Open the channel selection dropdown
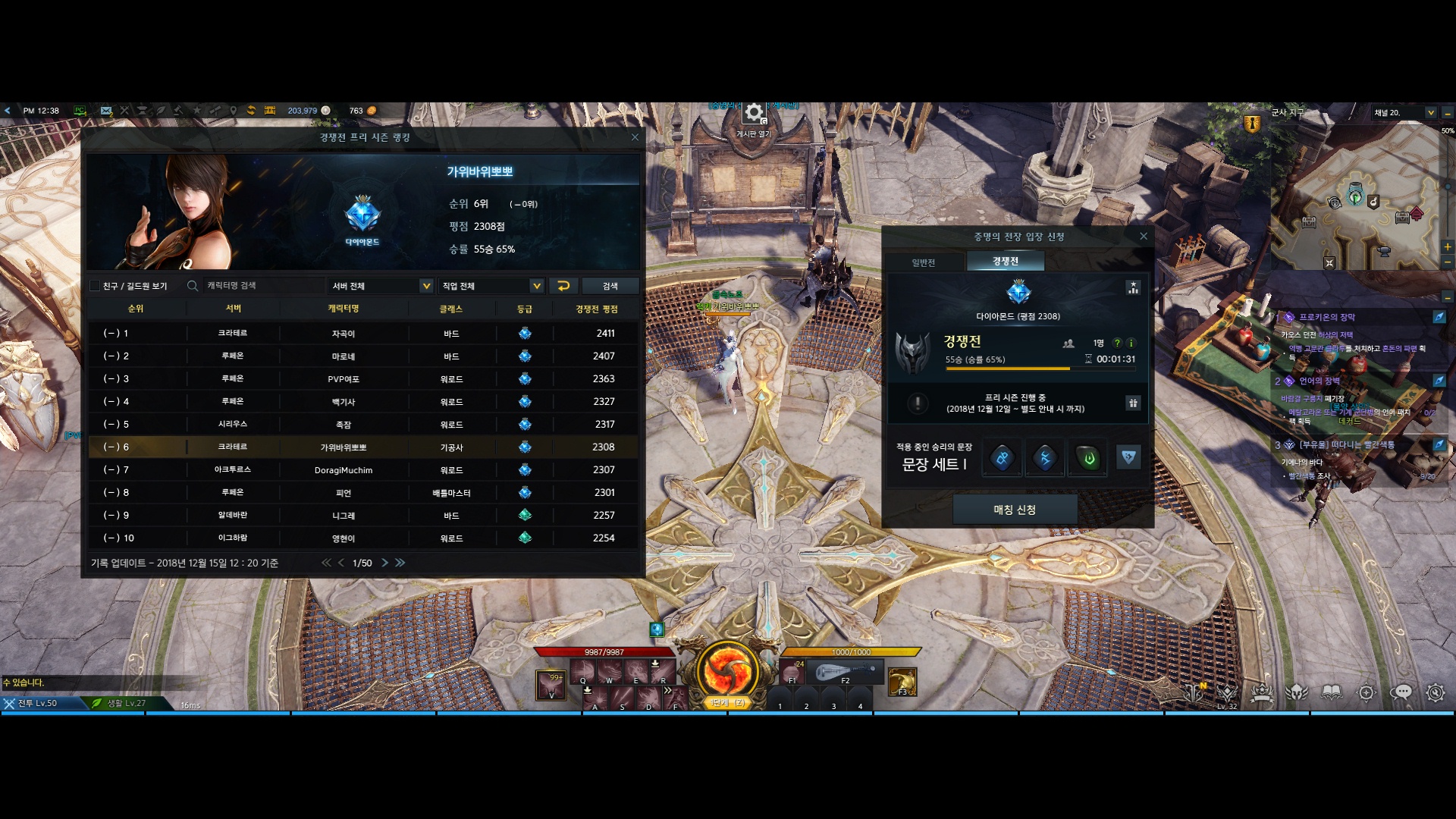1456x819 pixels. click(1431, 113)
